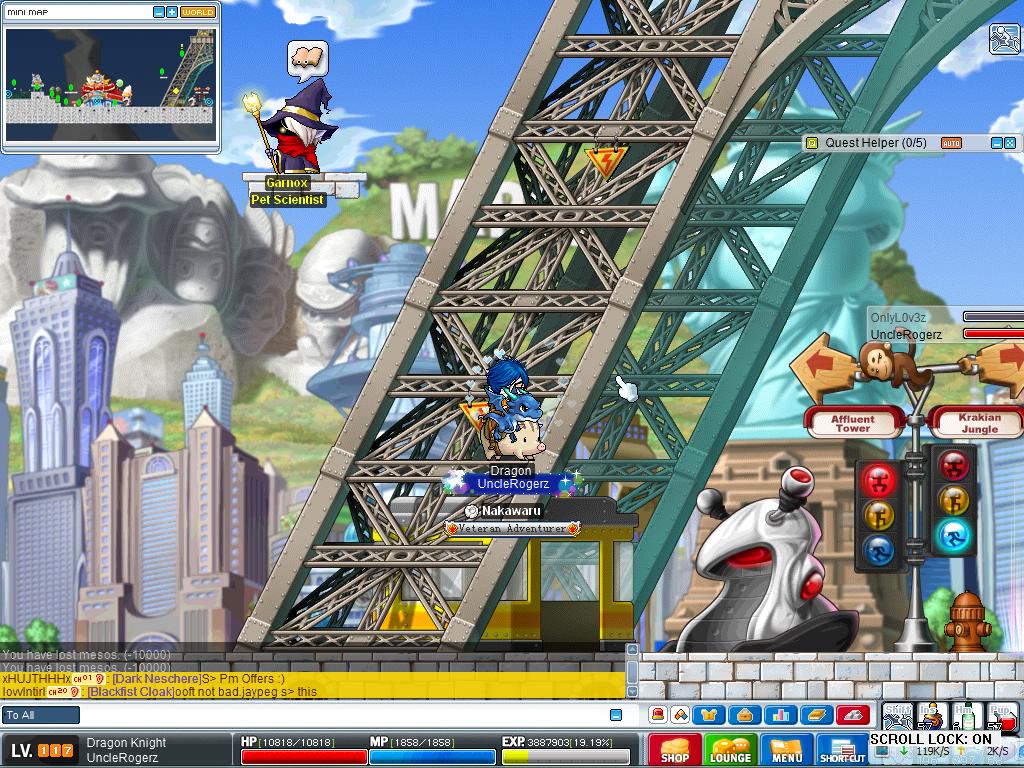Open the game Menu button
The image size is (1024, 768).
pos(787,750)
